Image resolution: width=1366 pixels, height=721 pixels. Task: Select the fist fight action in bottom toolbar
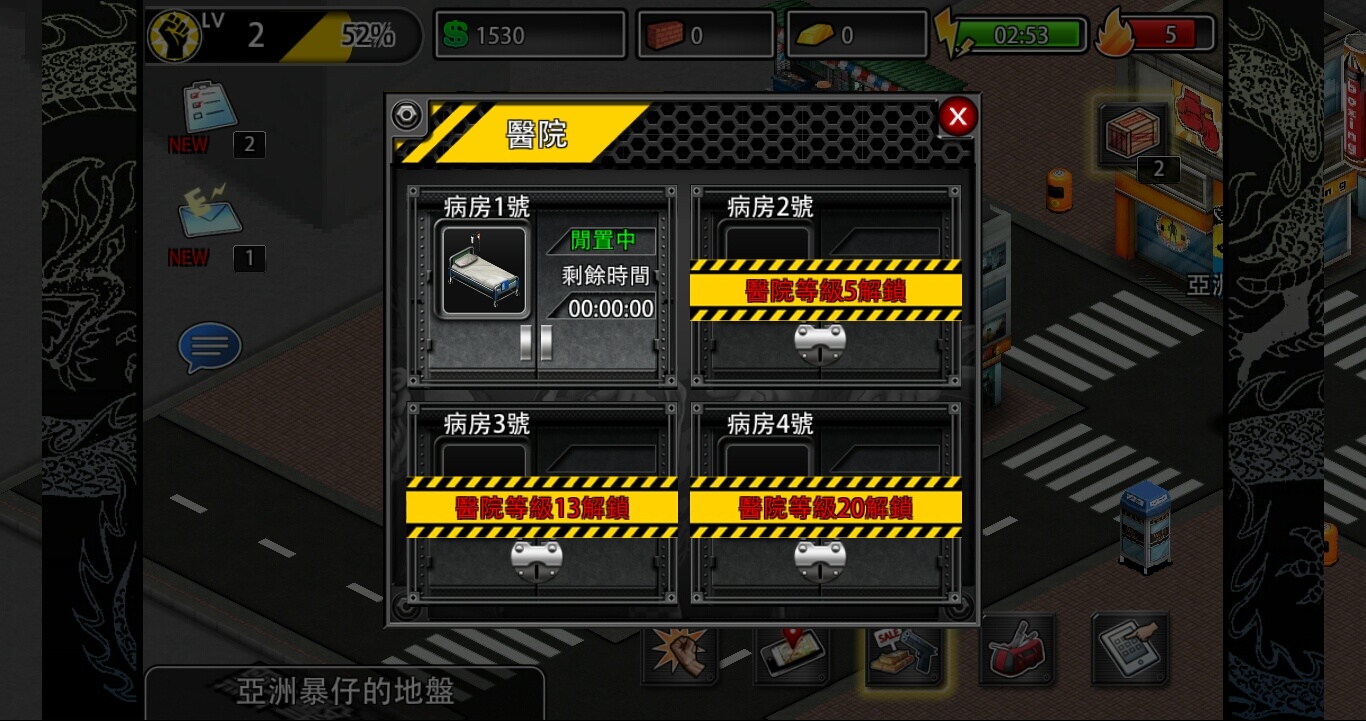pyautogui.click(x=681, y=650)
